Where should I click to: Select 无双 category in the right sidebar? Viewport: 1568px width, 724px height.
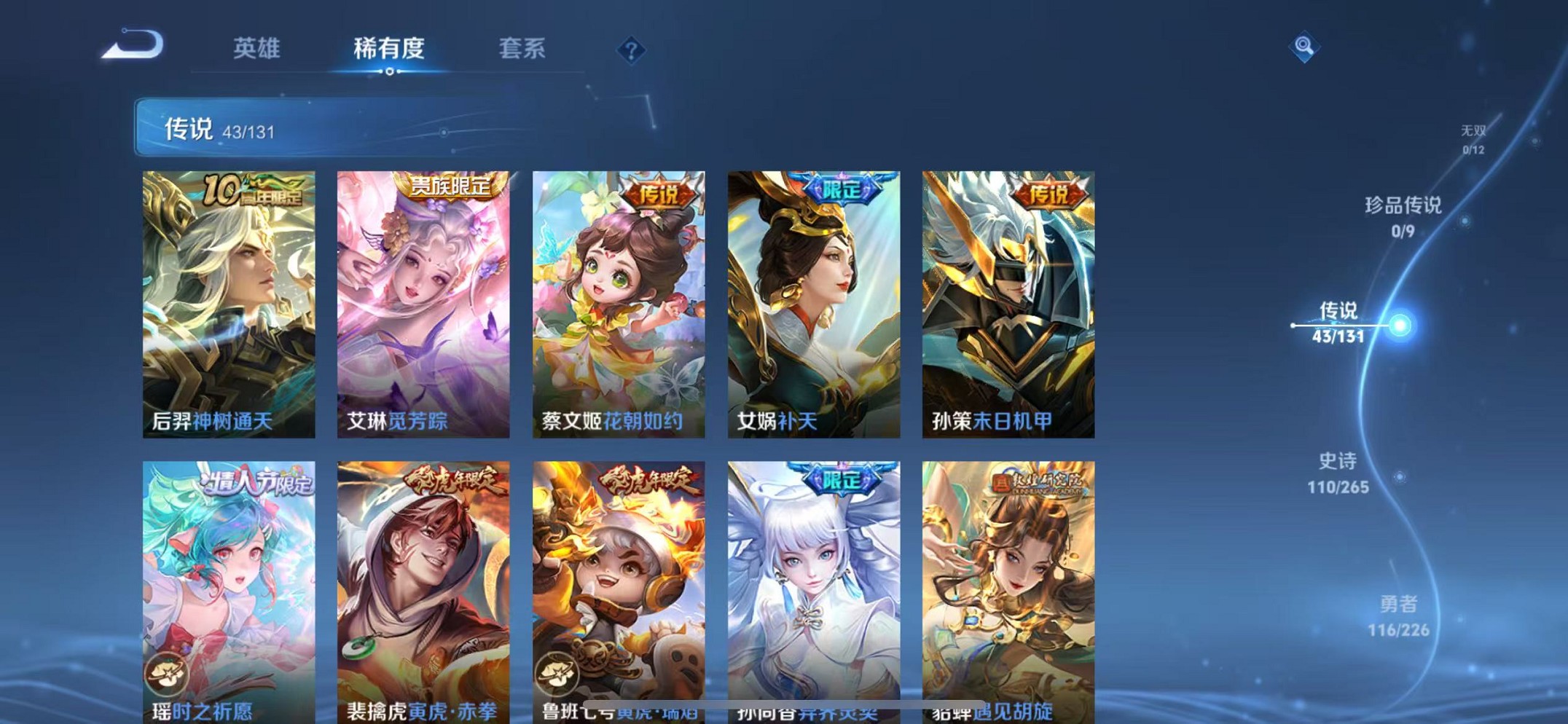pos(1473,138)
